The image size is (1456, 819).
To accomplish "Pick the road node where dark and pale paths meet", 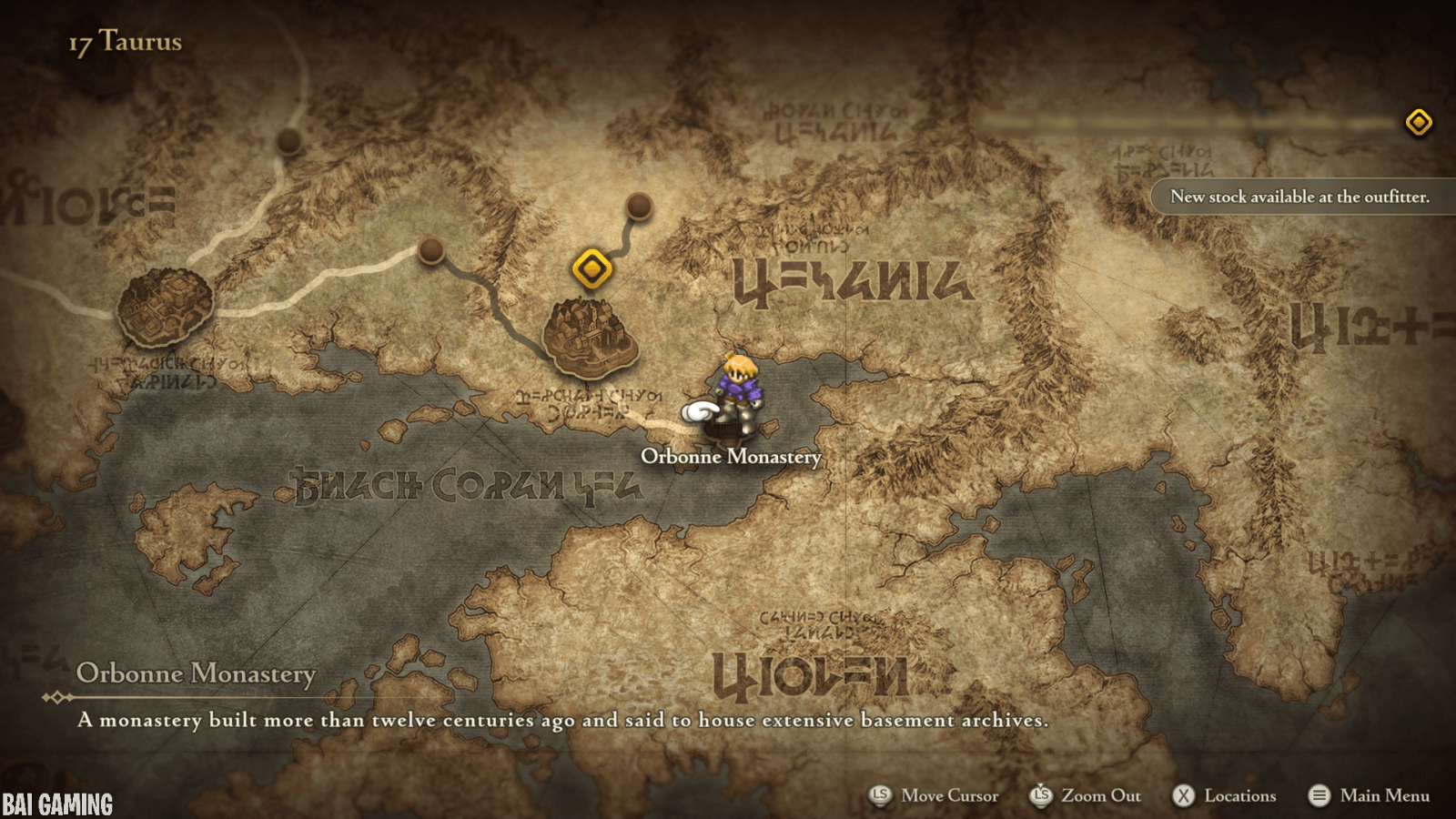I will coord(430,249).
